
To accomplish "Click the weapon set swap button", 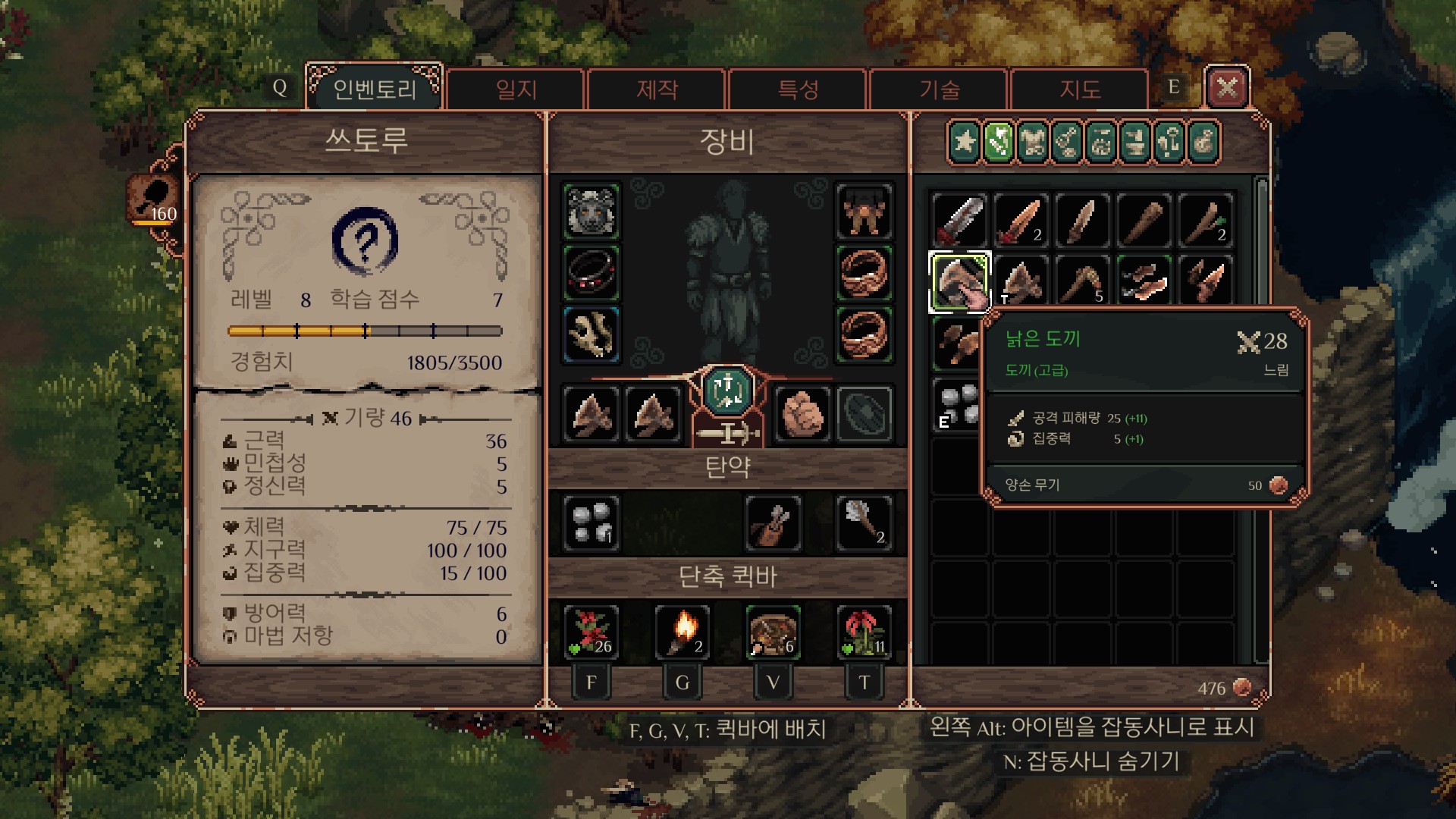I will pos(727,391).
